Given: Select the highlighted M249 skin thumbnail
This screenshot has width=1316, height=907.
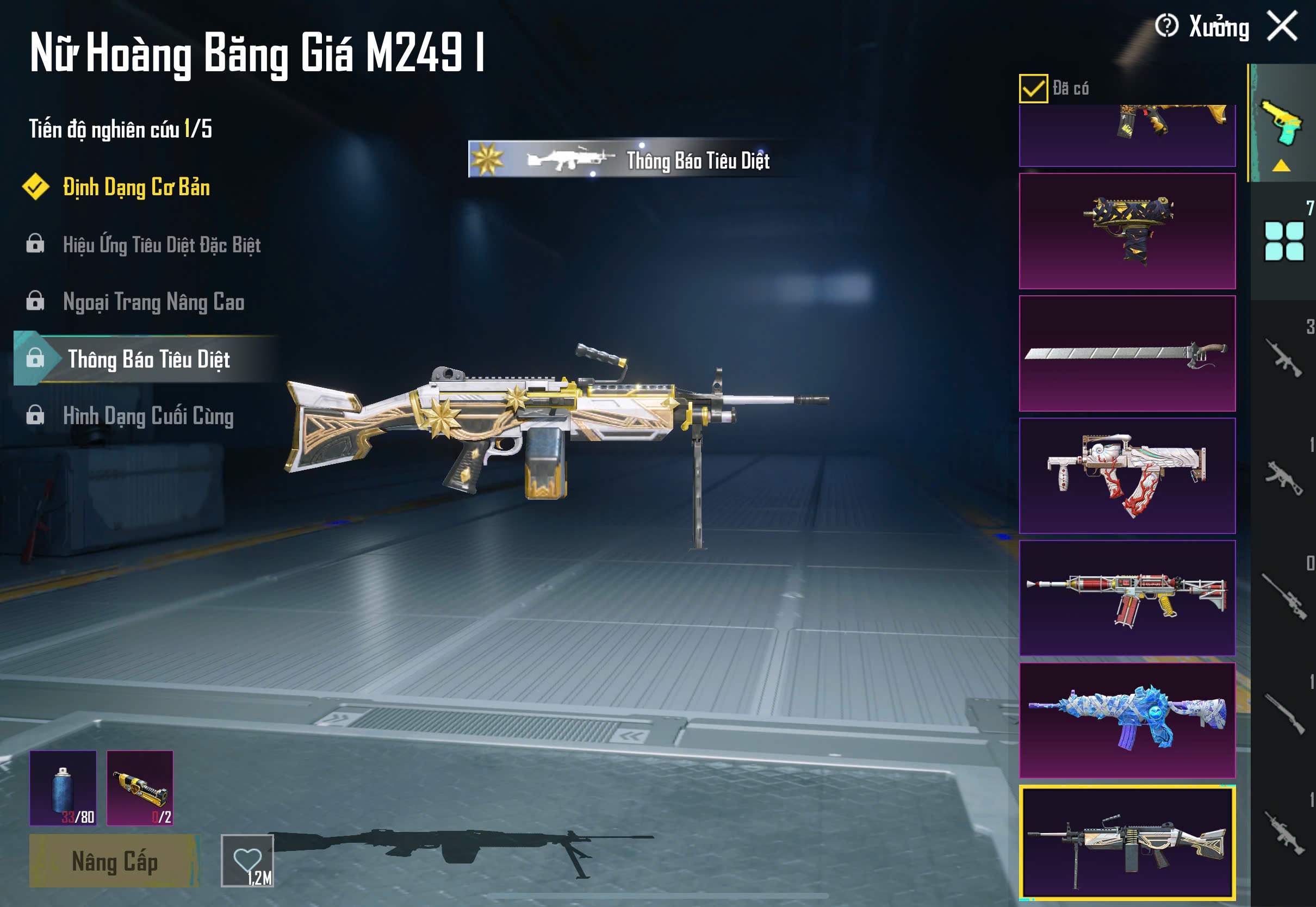Looking at the screenshot, I should click(x=1127, y=843).
